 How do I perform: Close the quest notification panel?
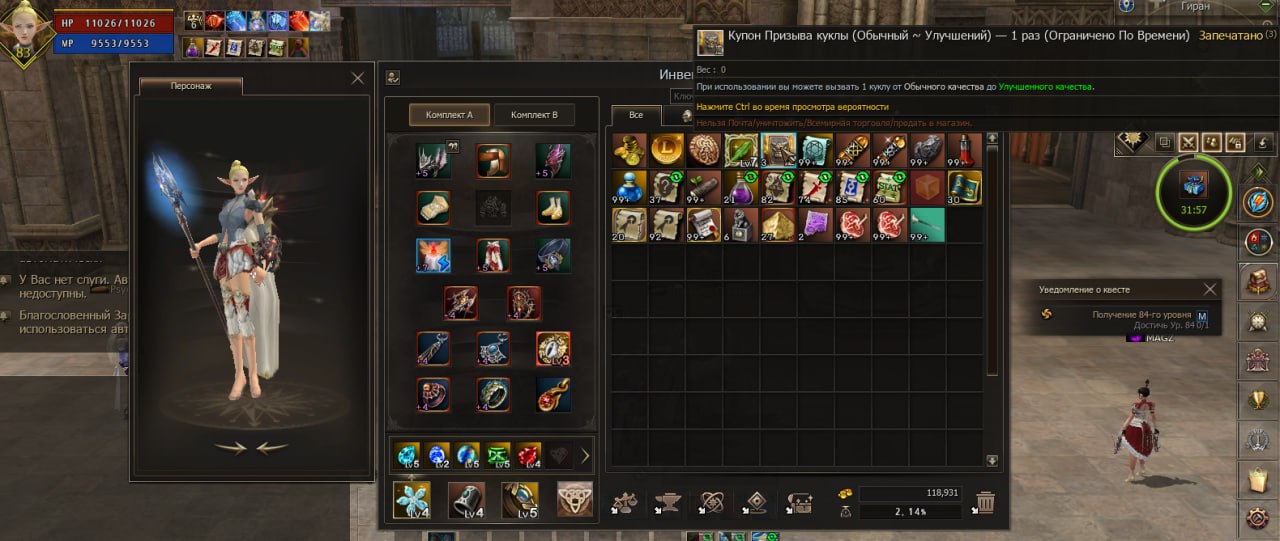point(1210,289)
